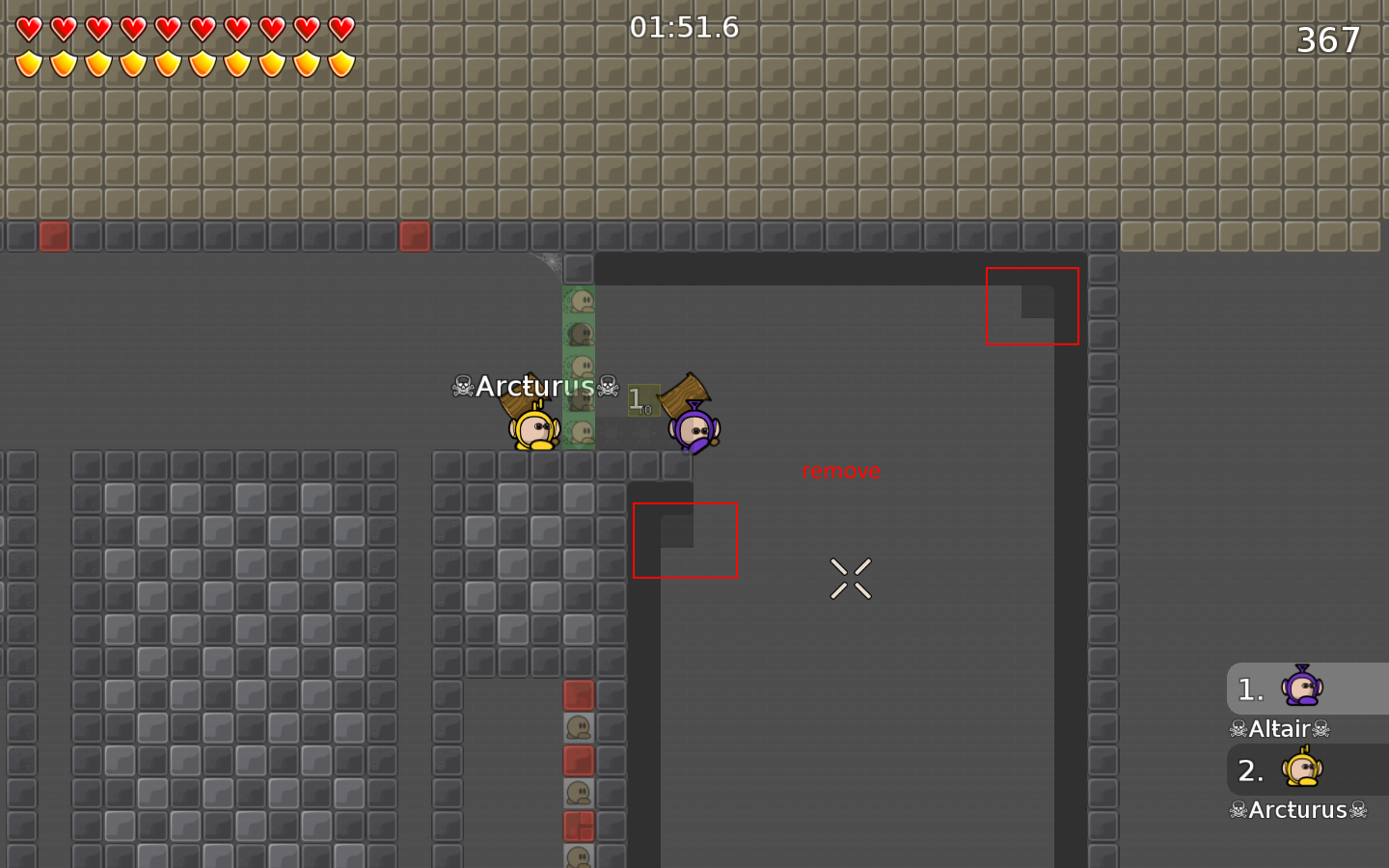This screenshot has height=868, width=1389.
Task: Click the score counter showing 367
Action: pyautogui.click(x=1328, y=41)
